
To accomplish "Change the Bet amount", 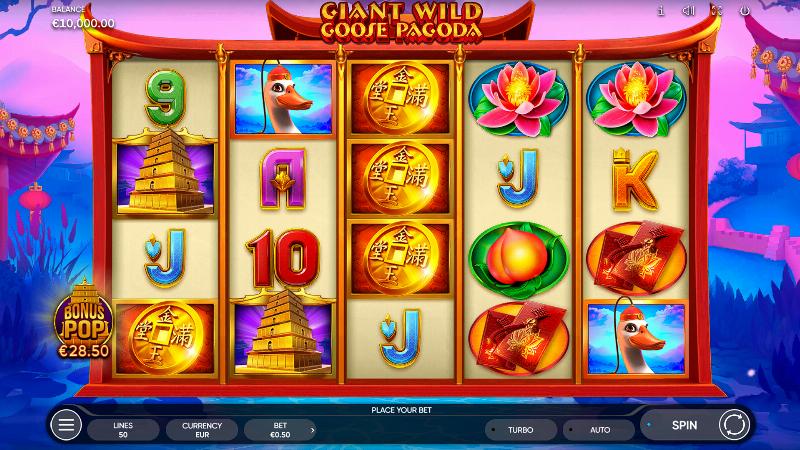I will coord(280,430).
